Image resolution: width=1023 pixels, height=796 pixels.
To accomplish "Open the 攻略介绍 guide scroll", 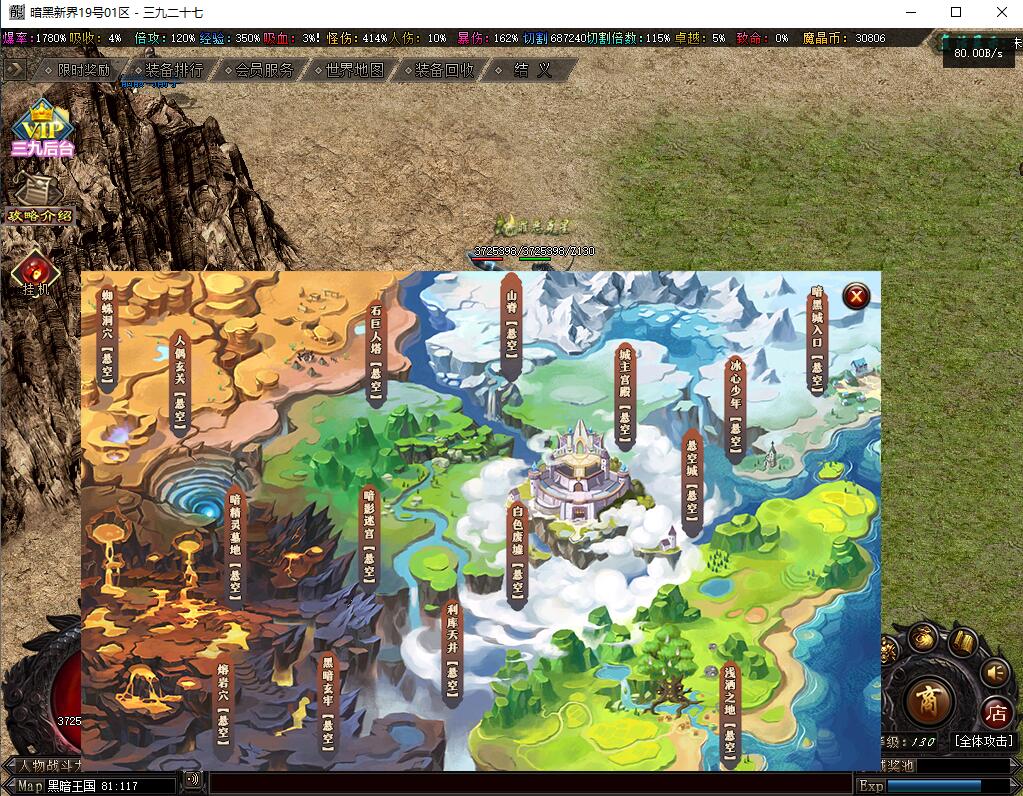I will click(40, 199).
